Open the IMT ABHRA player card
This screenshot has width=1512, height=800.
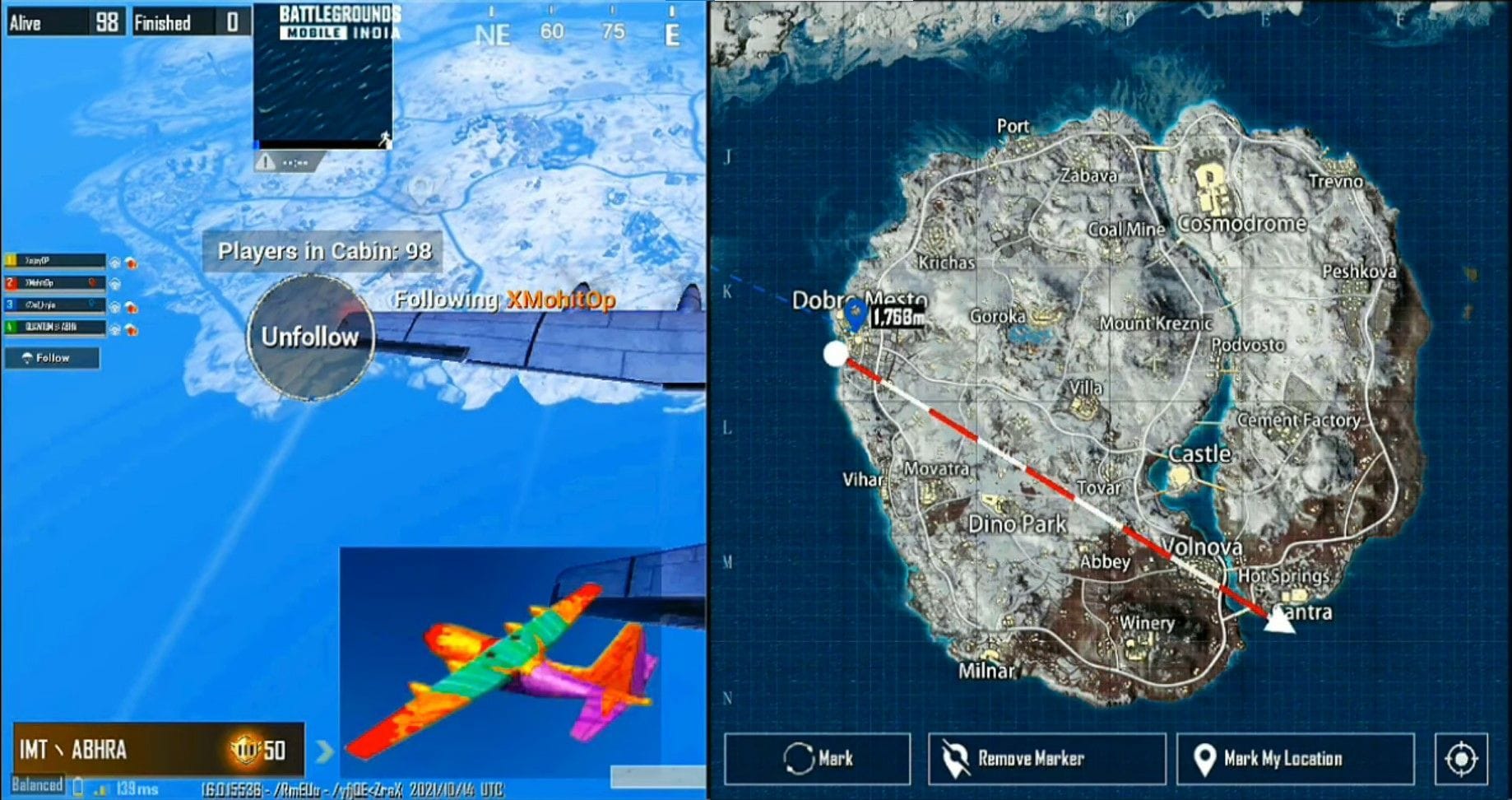click(158, 750)
